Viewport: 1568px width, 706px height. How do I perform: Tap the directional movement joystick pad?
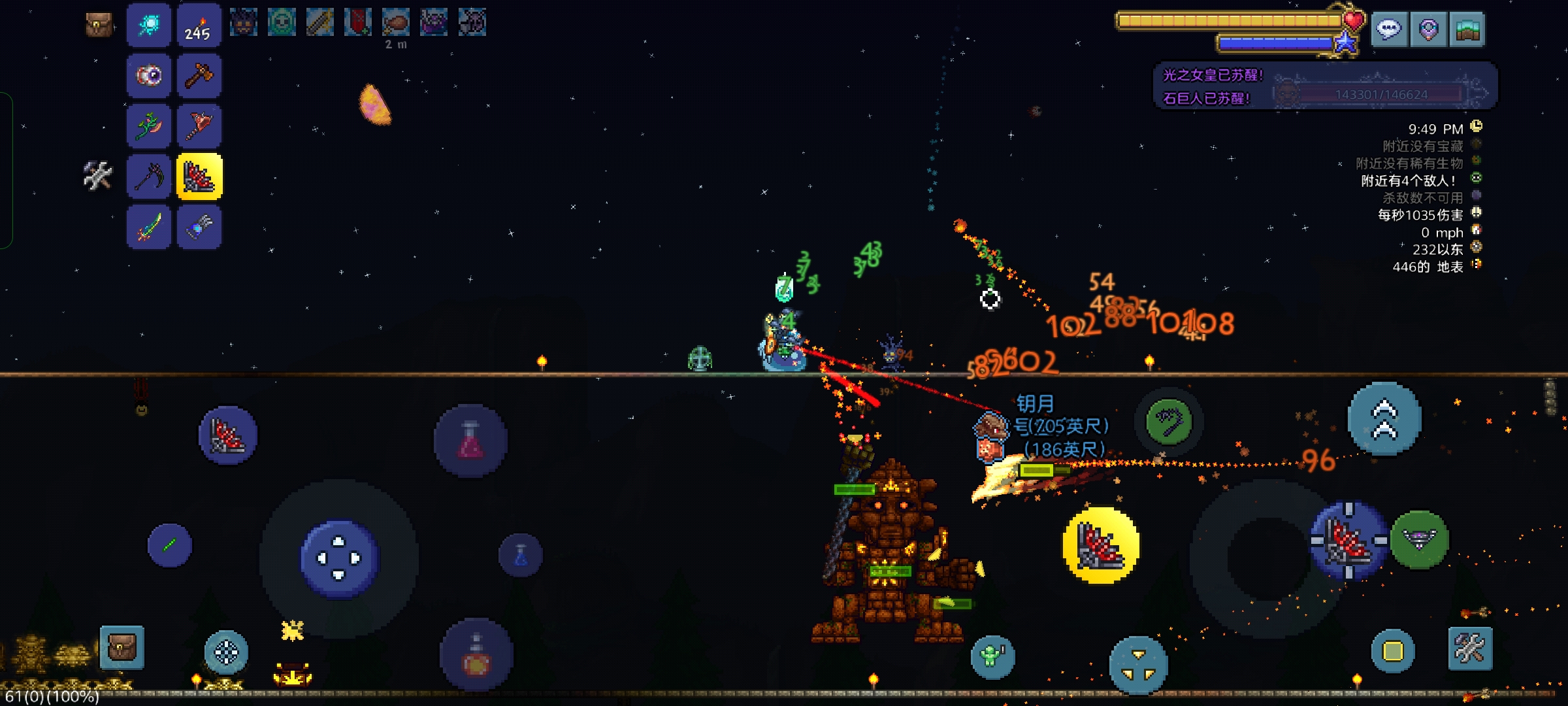pos(338,558)
